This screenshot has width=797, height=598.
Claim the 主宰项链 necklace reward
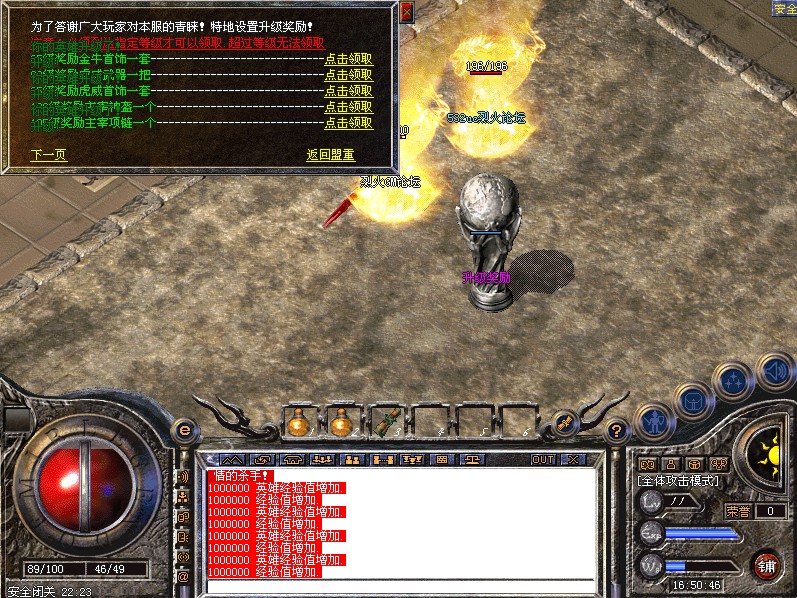(348, 123)
